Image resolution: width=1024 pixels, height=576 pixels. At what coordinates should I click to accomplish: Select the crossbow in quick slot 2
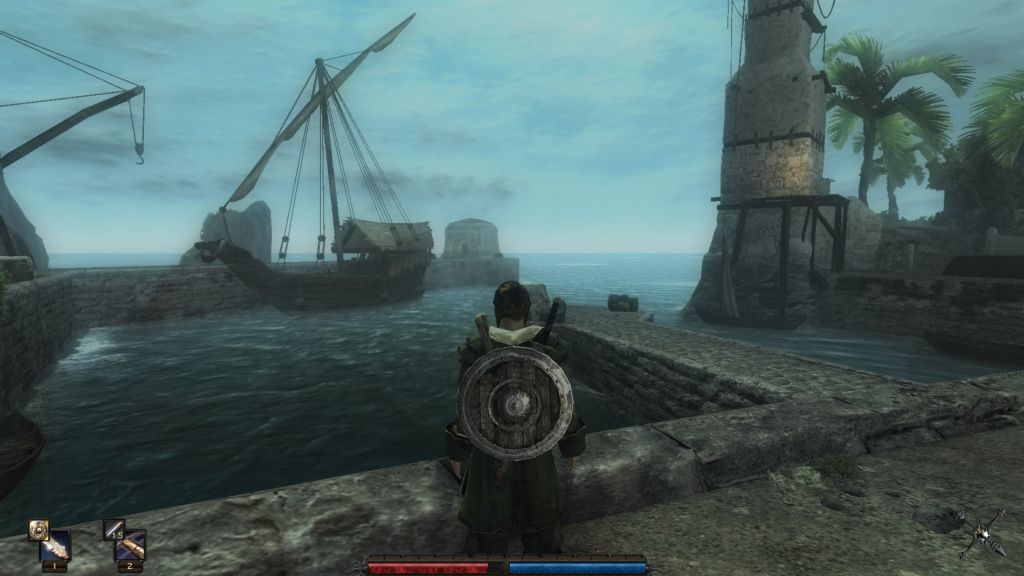130,546
